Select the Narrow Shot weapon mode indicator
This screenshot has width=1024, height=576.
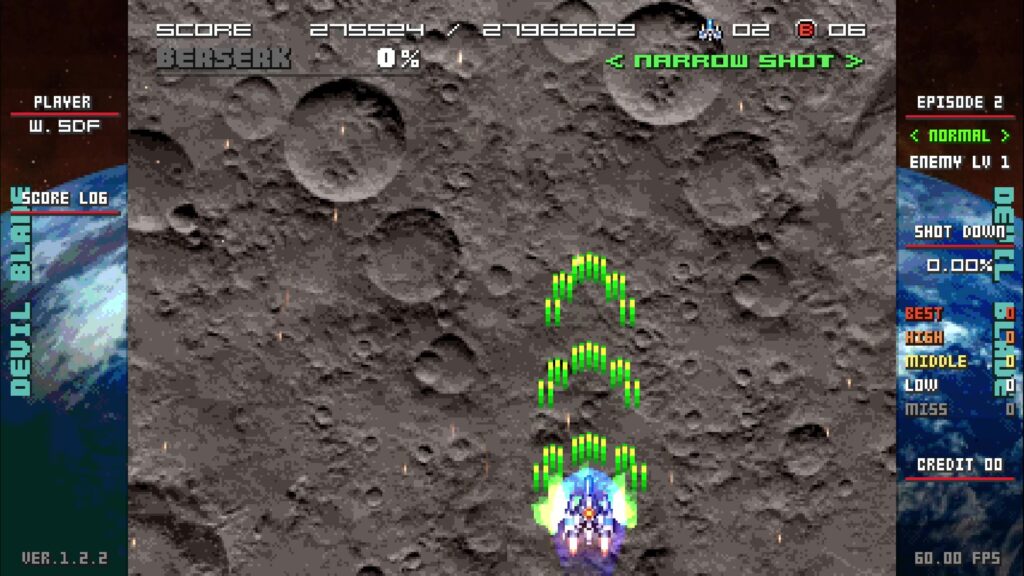click(x=734, y=61)
